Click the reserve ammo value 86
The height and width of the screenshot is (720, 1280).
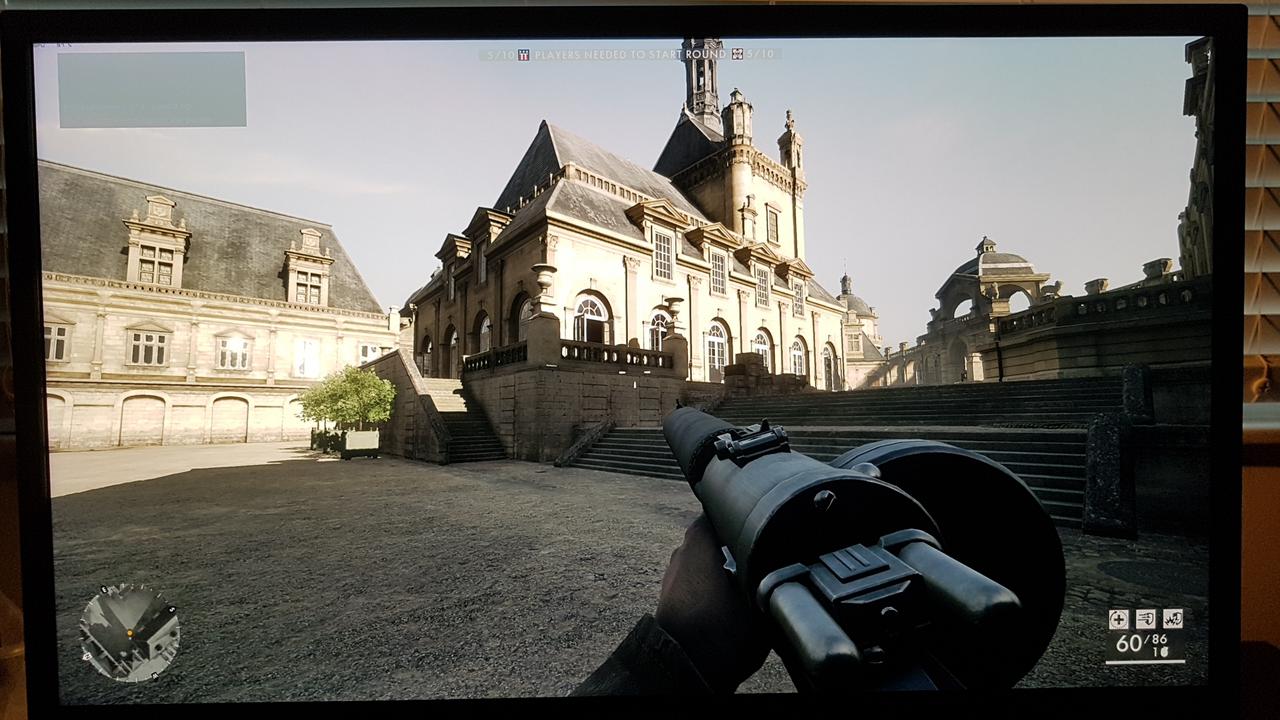[x=1160, y=638]
